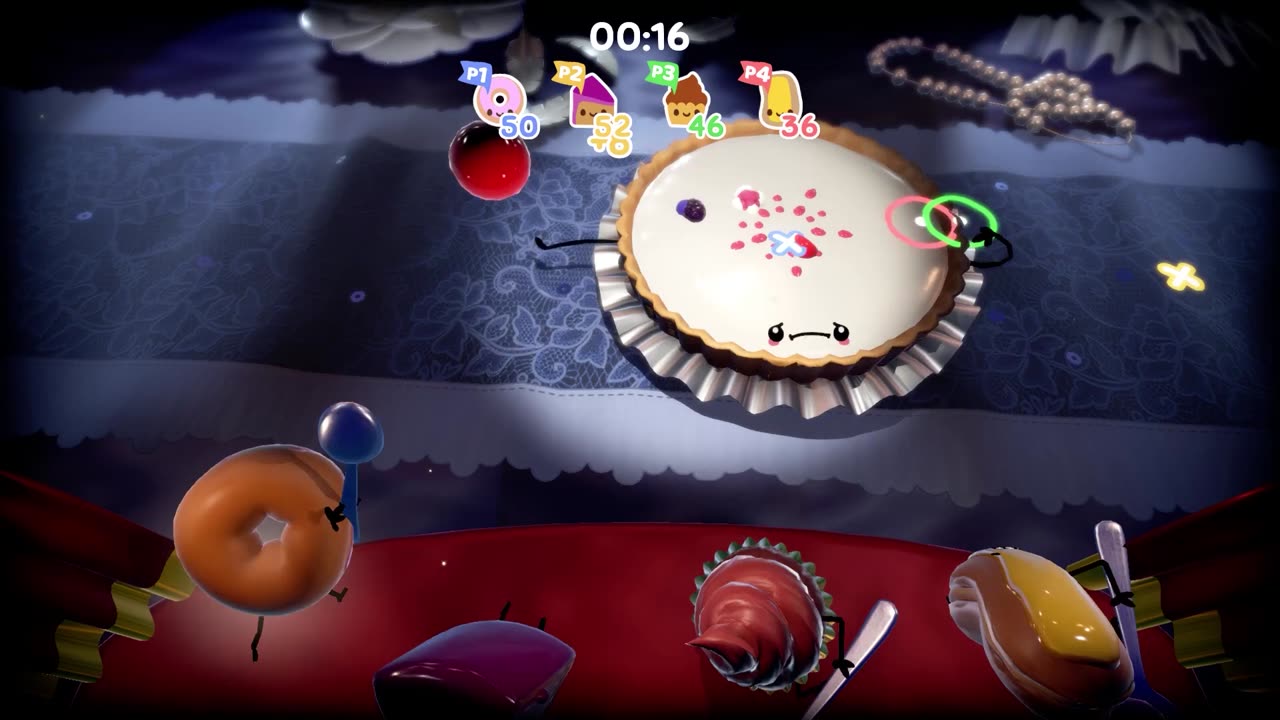The image size is (1280, 720).
Task: Select the P3 chocolate cupcake portrait
Action: coord(687,100)
